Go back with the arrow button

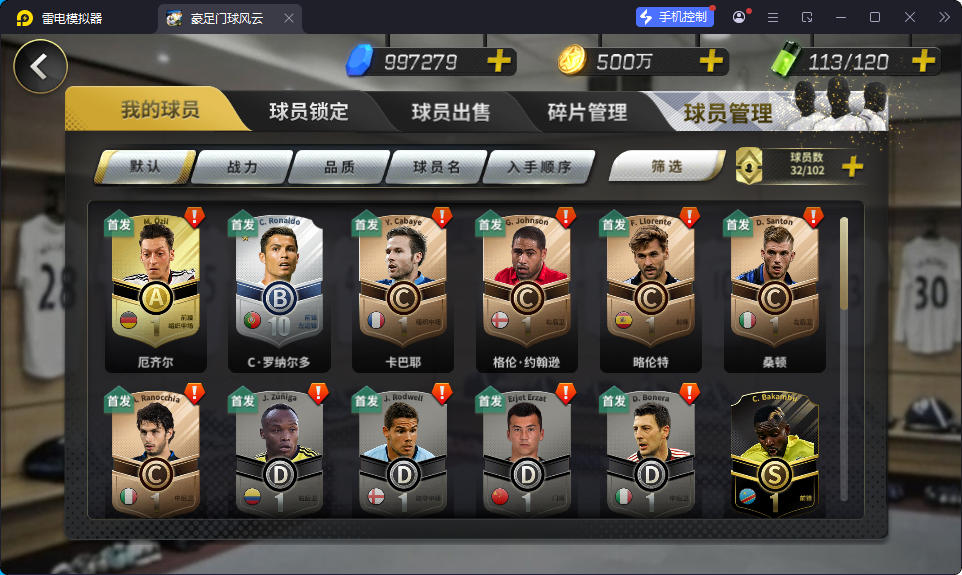[40, 67]
